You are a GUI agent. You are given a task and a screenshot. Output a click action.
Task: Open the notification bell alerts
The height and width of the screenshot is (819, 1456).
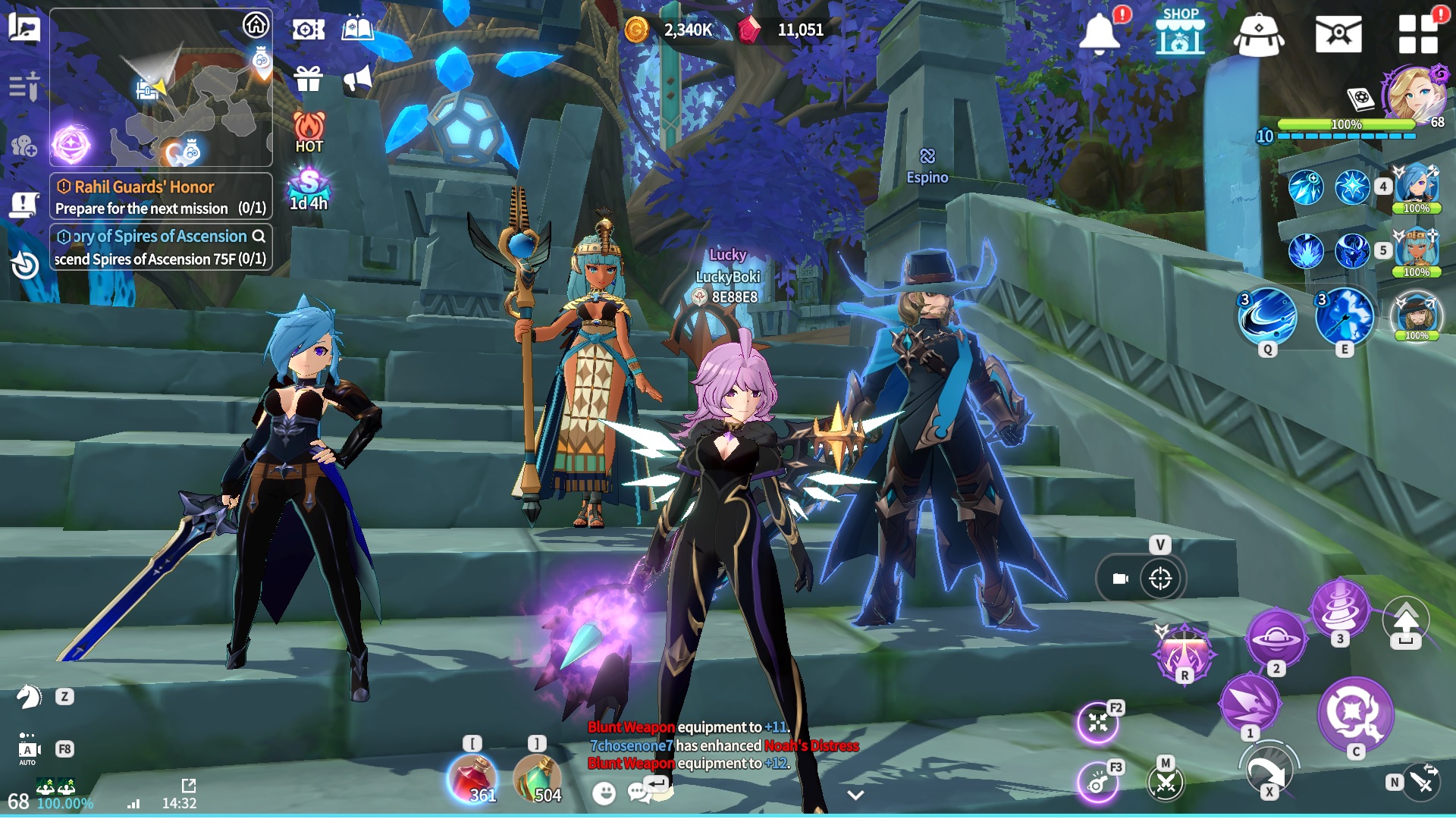point(1099,34)
